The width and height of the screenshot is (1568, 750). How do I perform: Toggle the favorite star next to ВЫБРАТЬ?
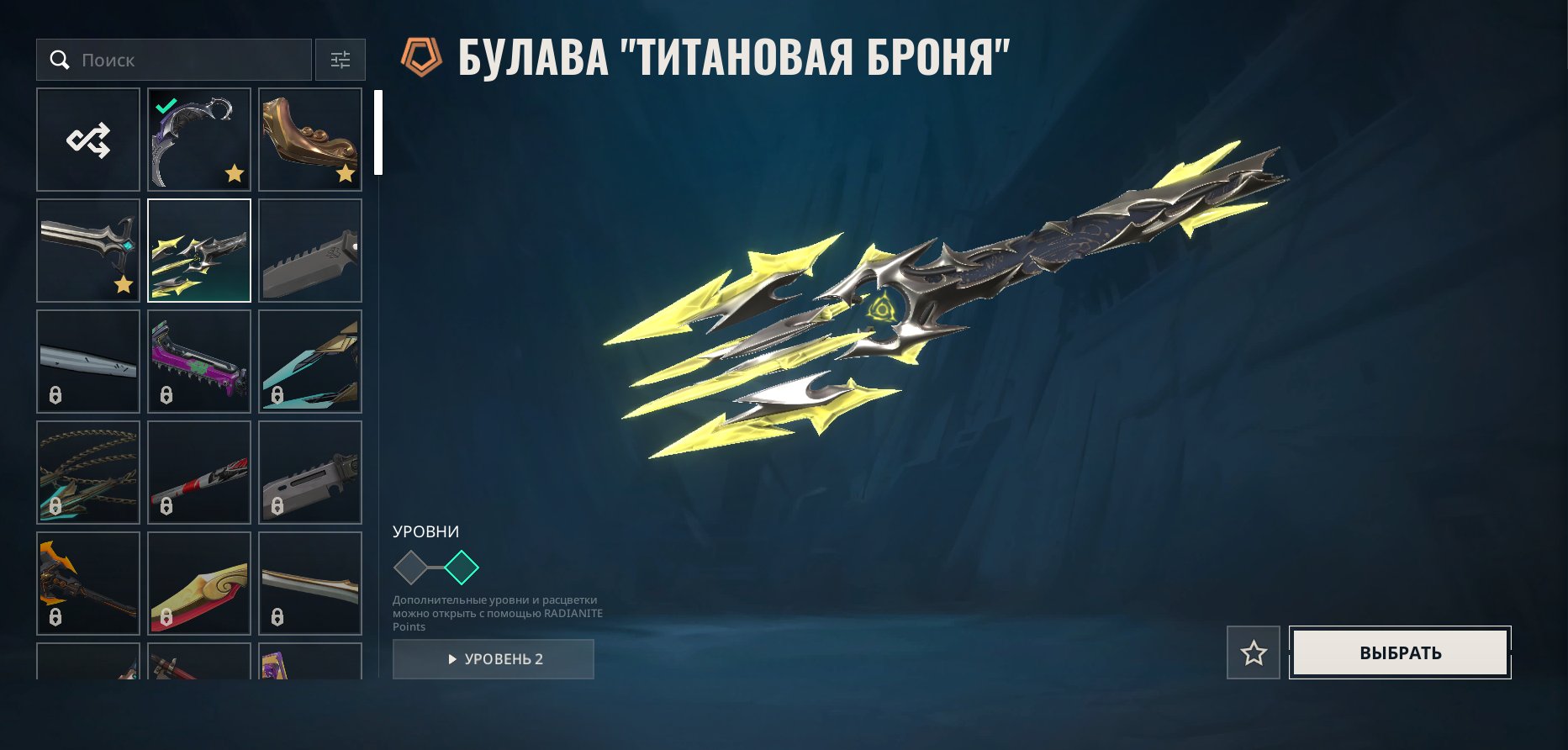pos(1252,652)
